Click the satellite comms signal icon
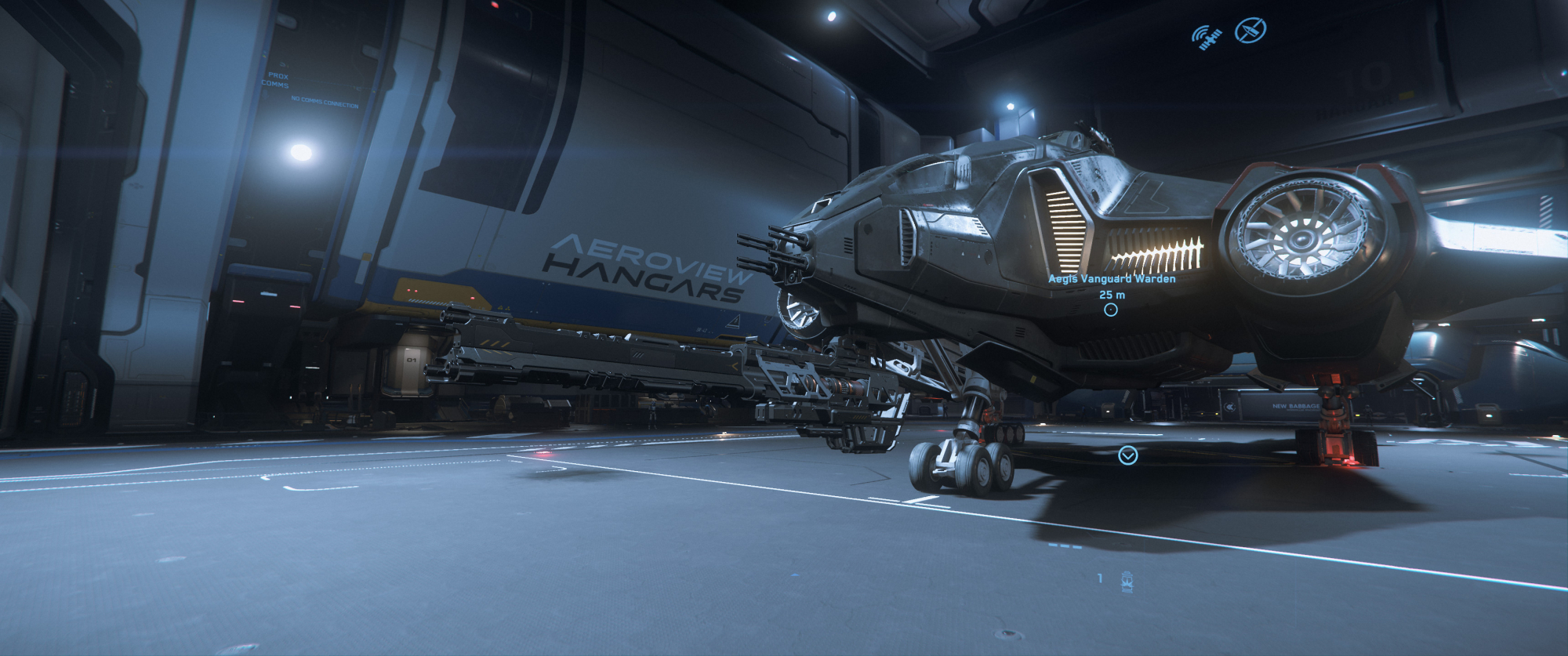The width and height of the screenshot is (1568, 656). [x=1207, y=36]
